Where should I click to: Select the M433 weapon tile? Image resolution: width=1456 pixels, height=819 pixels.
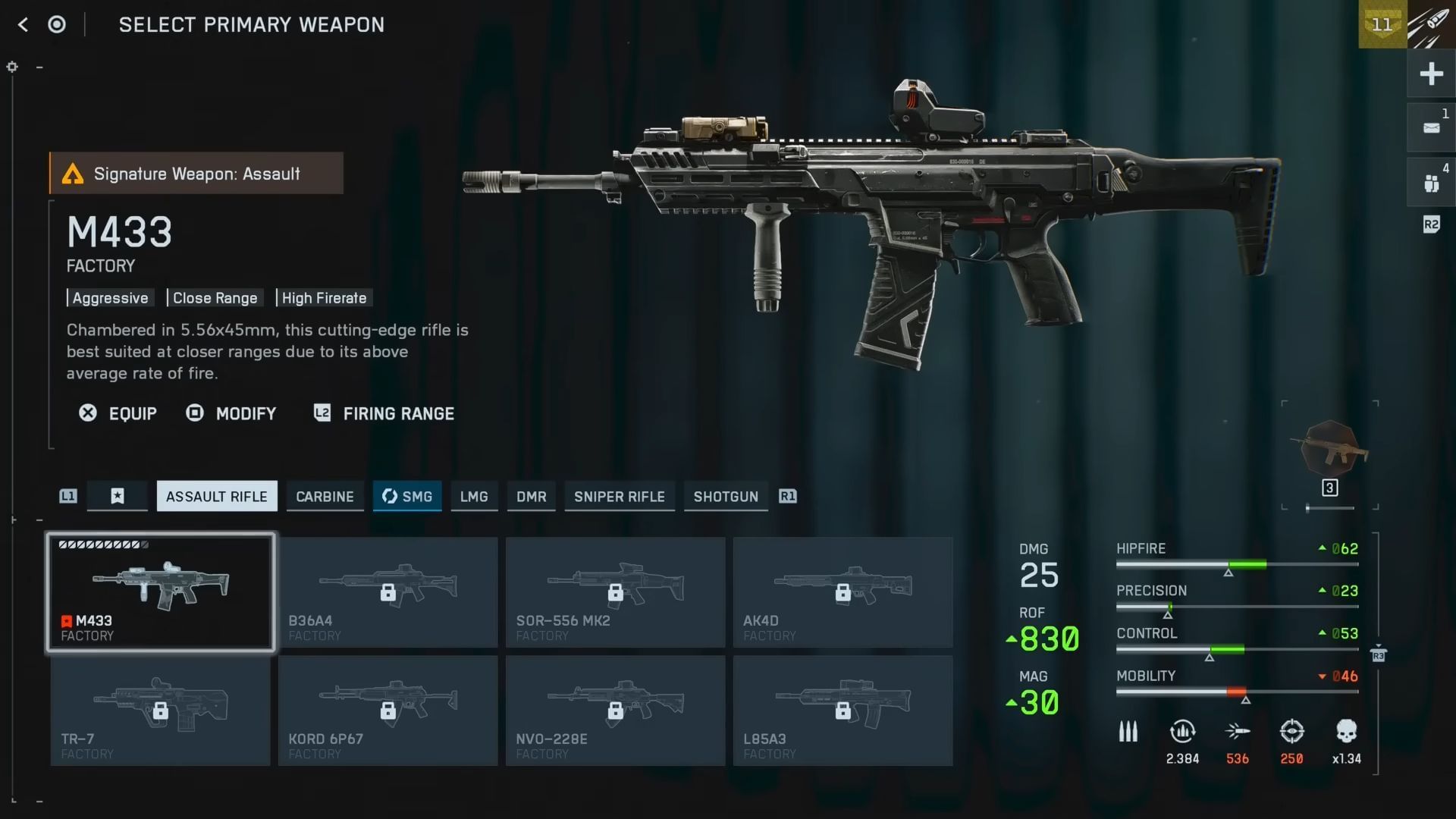pos(161,592)
